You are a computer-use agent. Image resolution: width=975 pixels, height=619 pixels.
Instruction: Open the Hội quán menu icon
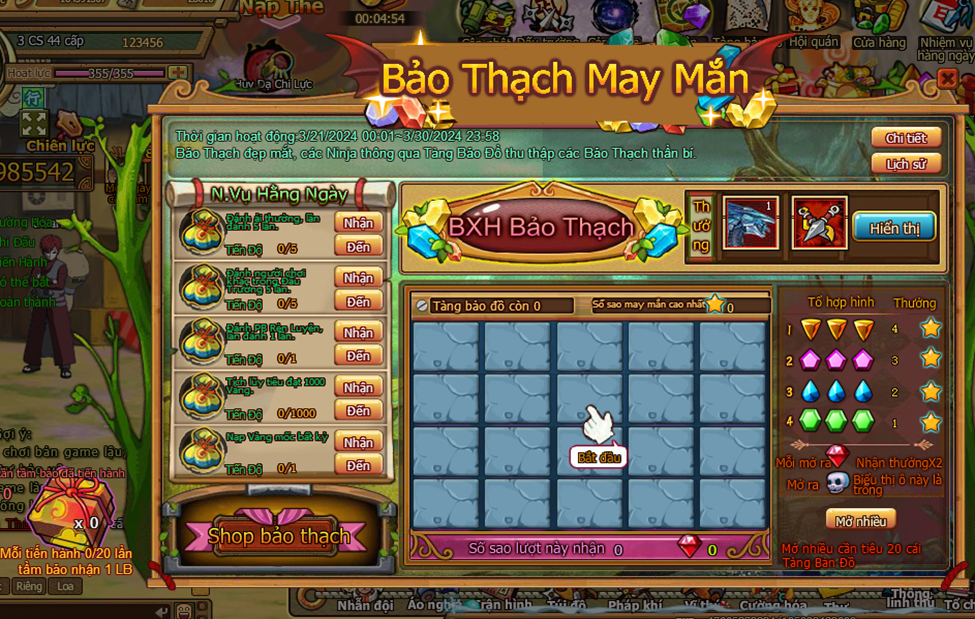813,25
